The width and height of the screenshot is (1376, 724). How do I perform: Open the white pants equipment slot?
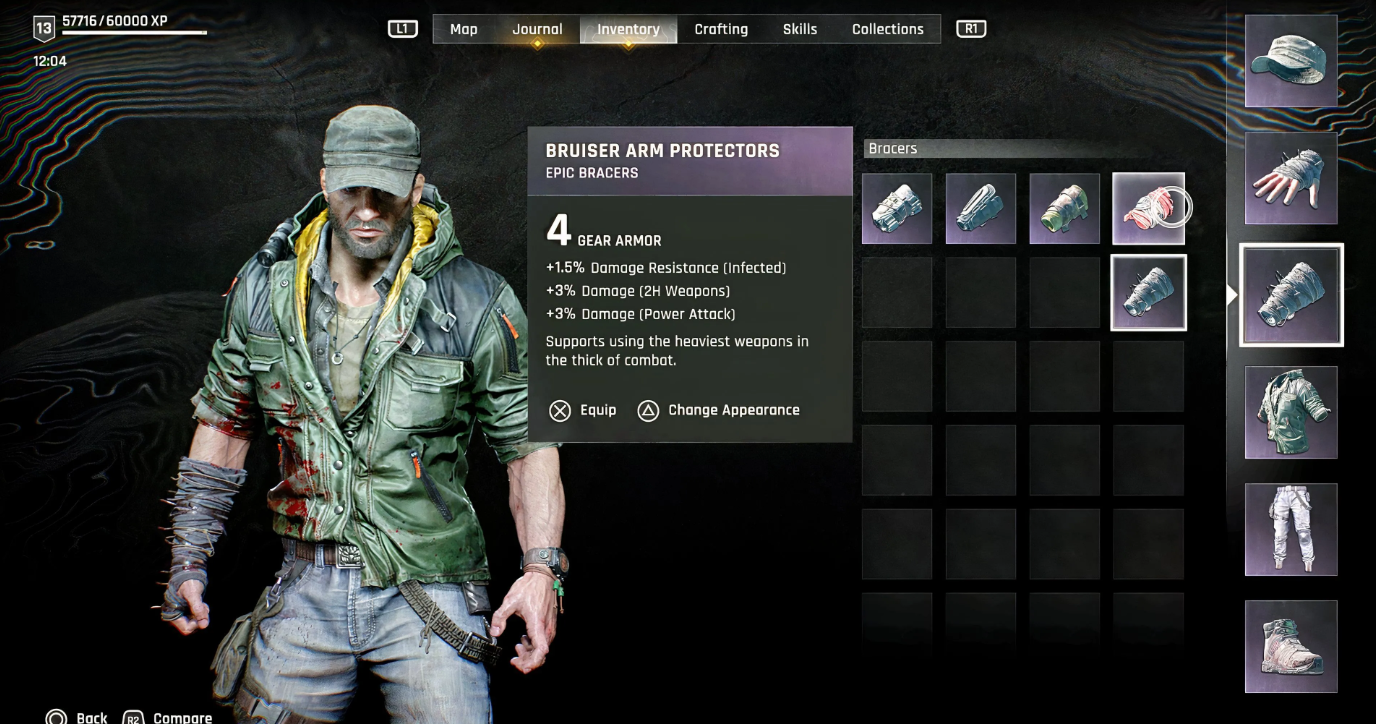coord(1291,529)
